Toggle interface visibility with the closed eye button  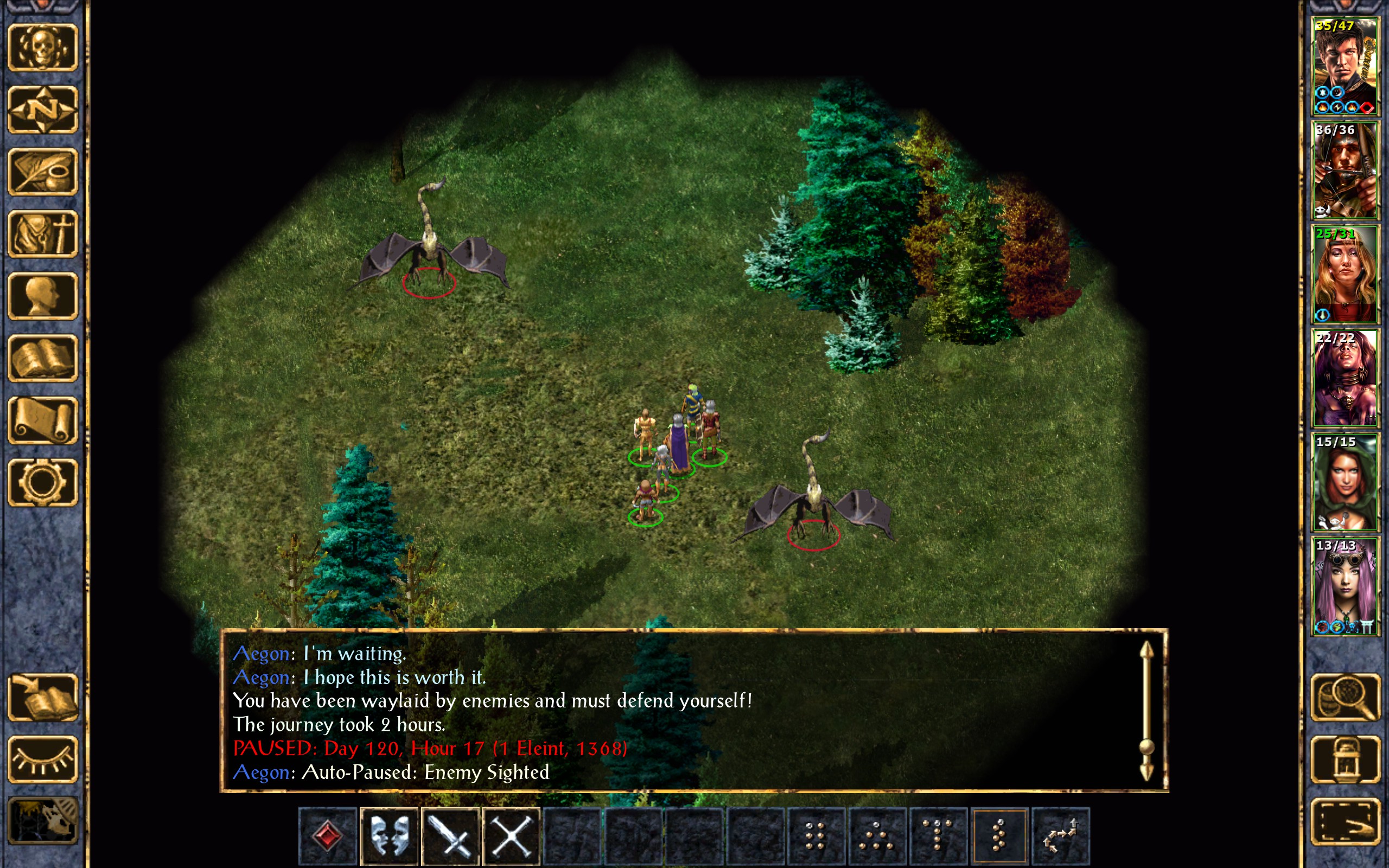(42, 759)
